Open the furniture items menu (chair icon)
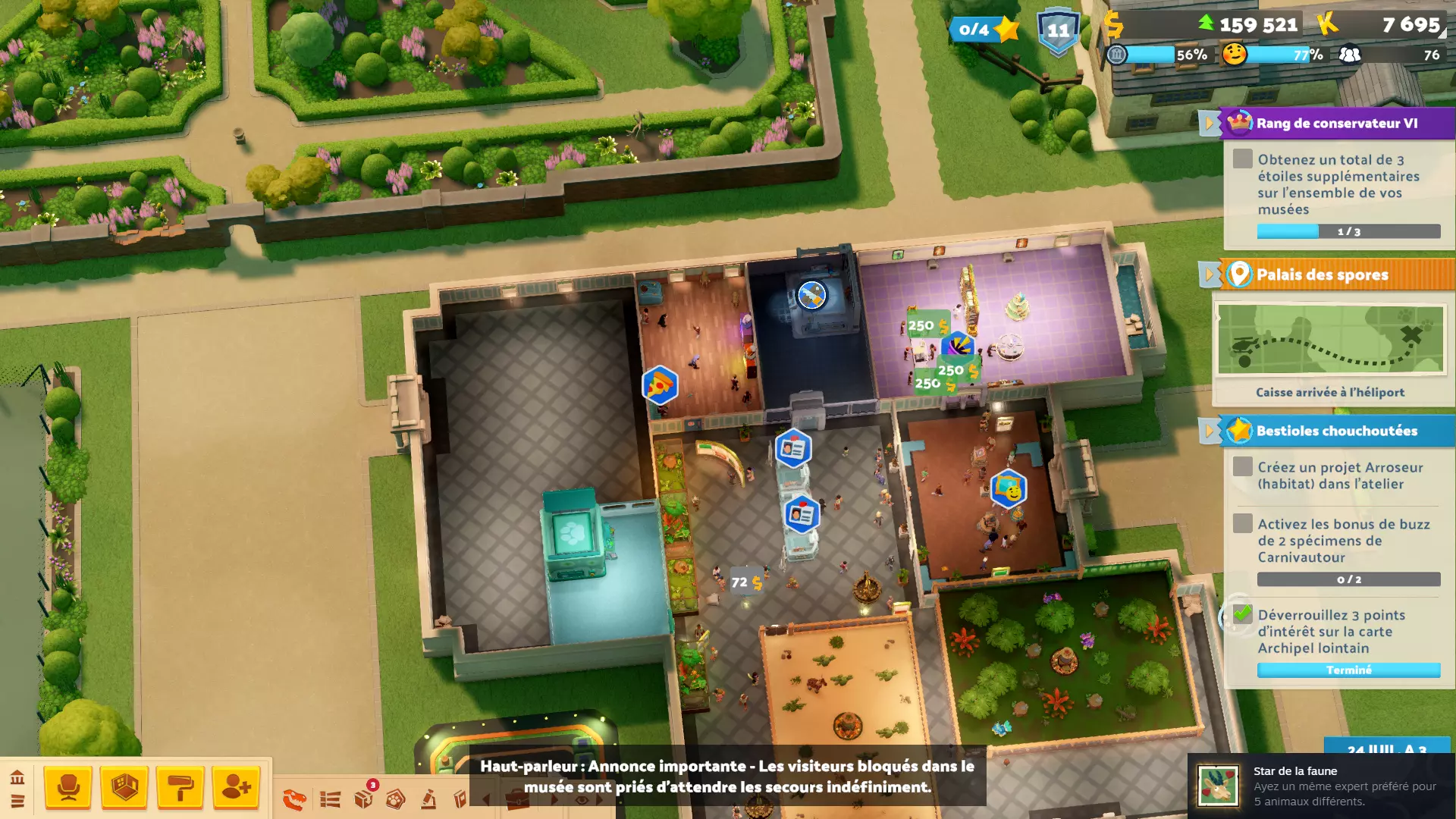The image size is (1456, 819). tap(68, 787)
